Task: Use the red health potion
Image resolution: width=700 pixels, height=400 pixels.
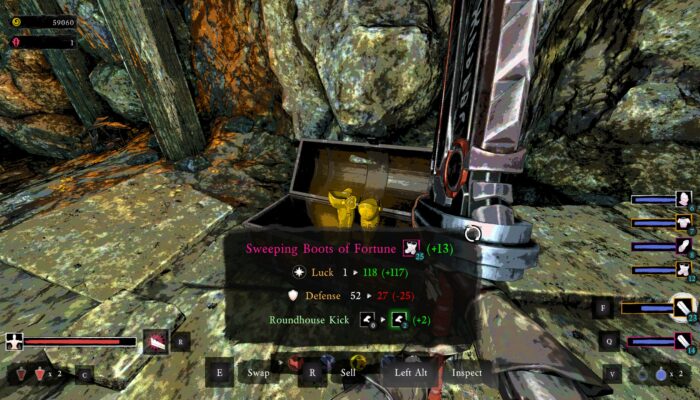Action: coord(41,374)
